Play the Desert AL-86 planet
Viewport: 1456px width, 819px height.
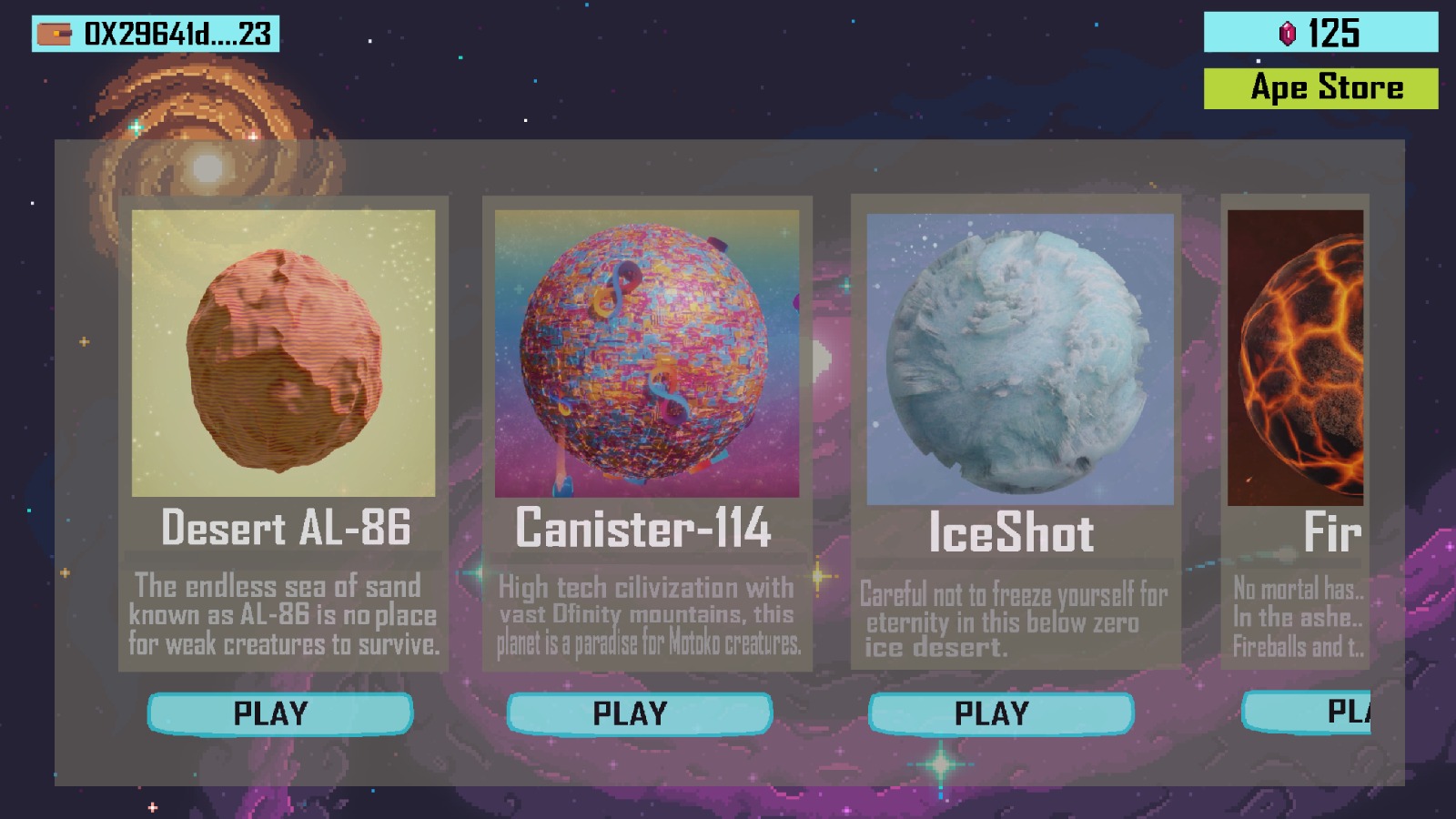coord(279,713)
